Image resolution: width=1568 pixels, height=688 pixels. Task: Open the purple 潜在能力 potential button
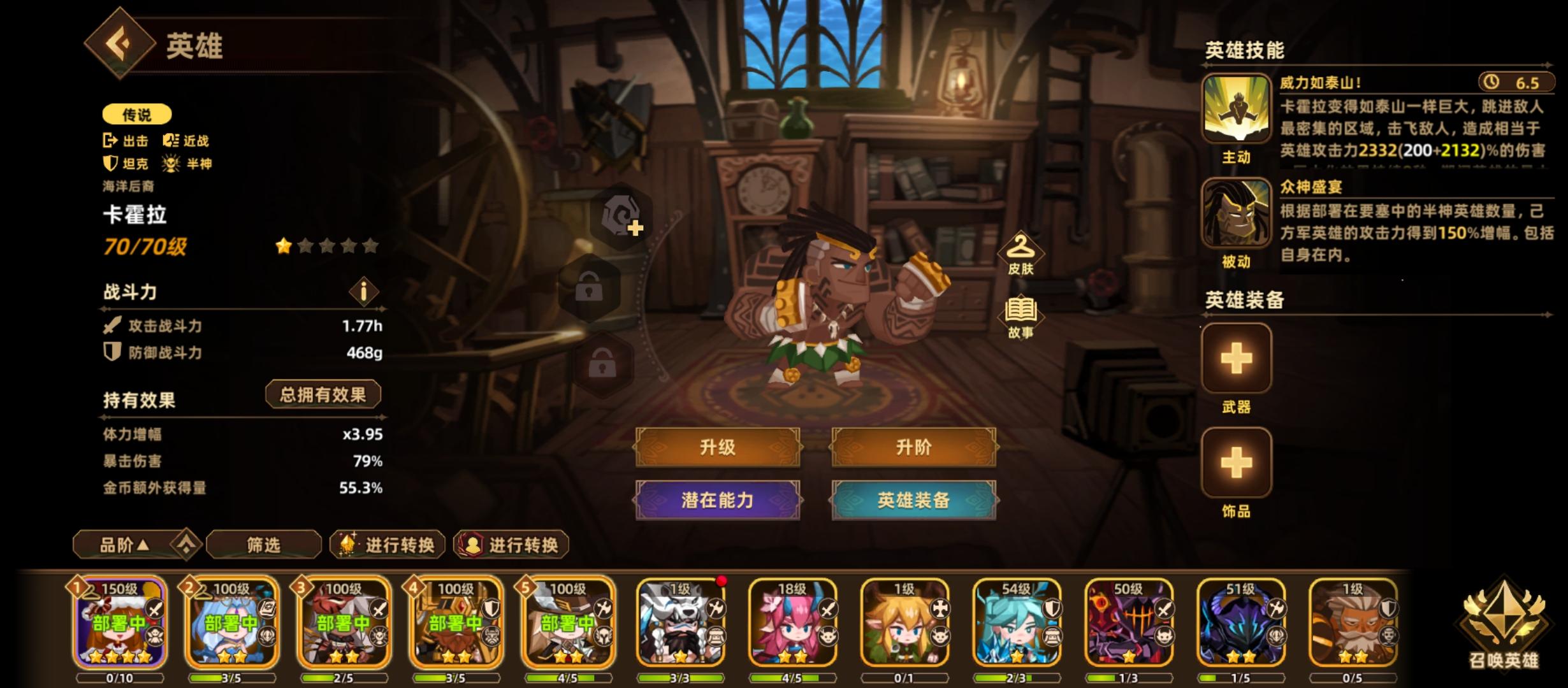pyautogui.click(x=718, y=503)
